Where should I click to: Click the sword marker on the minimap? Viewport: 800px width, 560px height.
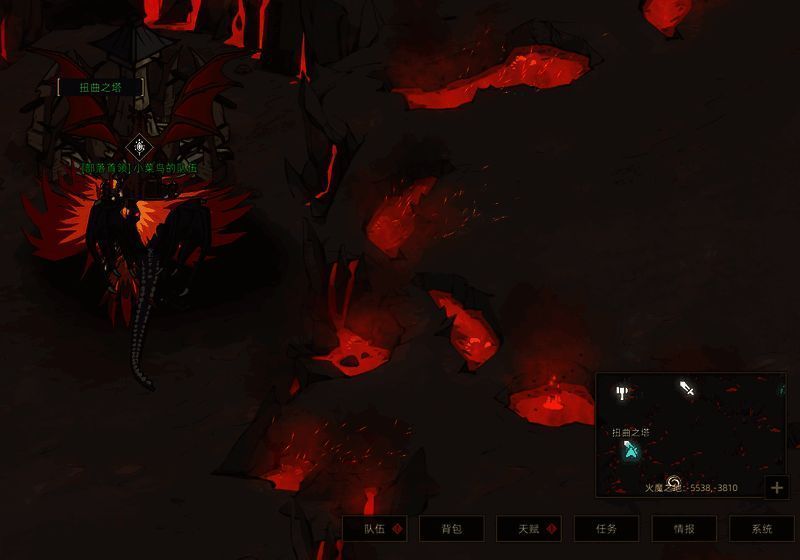[x=687, y=388]
